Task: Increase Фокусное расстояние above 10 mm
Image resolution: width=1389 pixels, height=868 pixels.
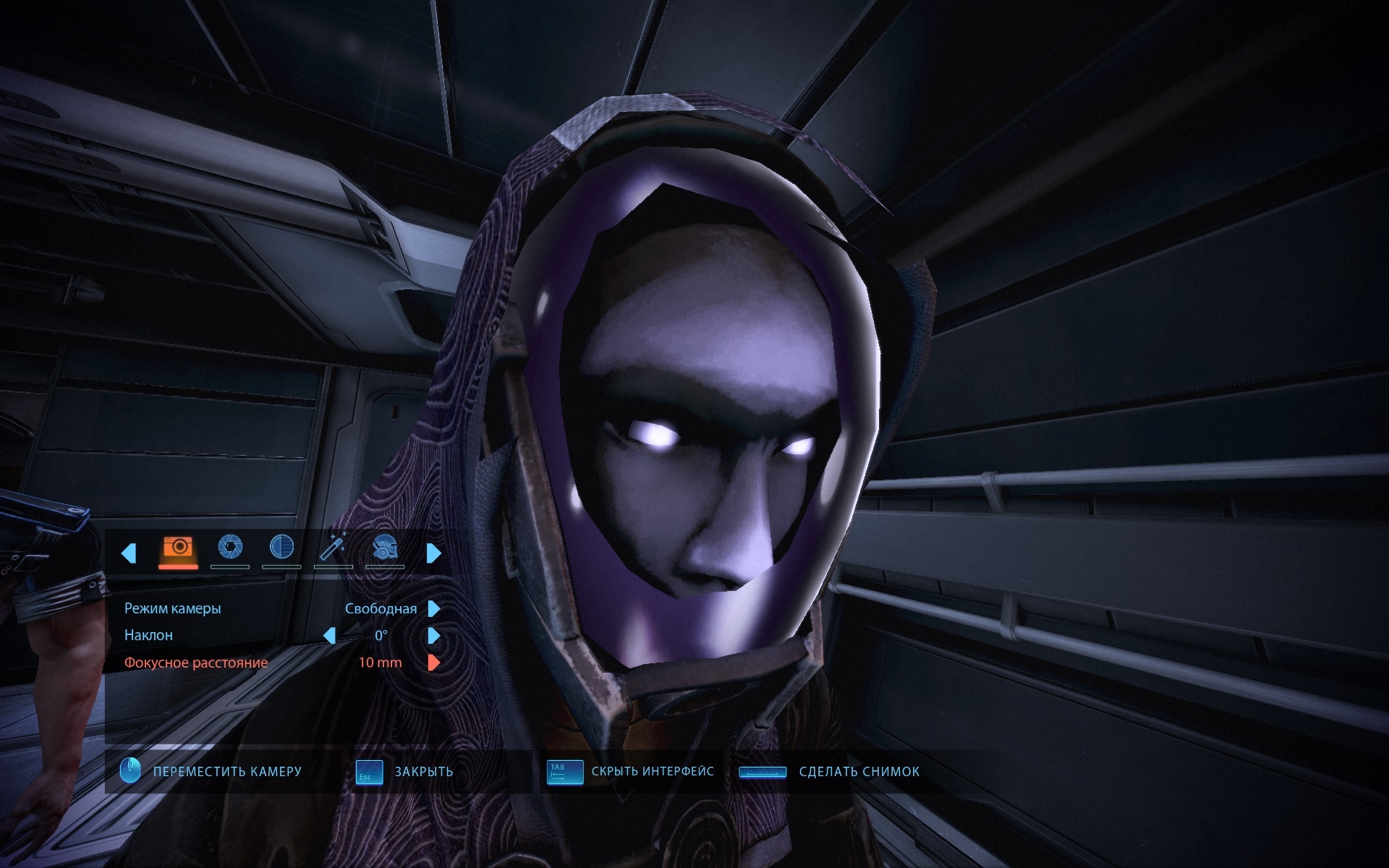Action: [434, 663]
